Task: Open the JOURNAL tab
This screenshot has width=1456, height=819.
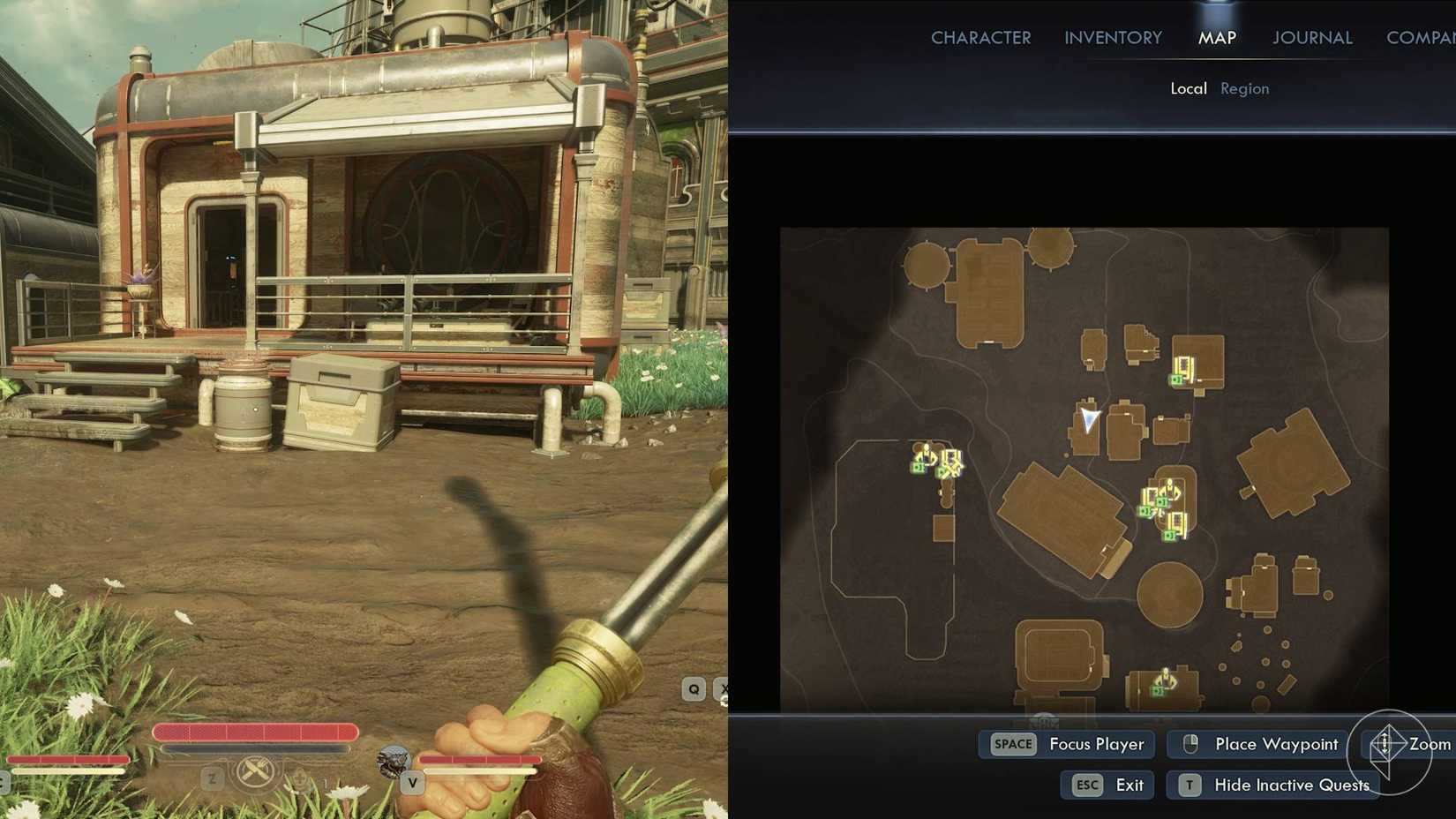Action: pos(1311,37)
